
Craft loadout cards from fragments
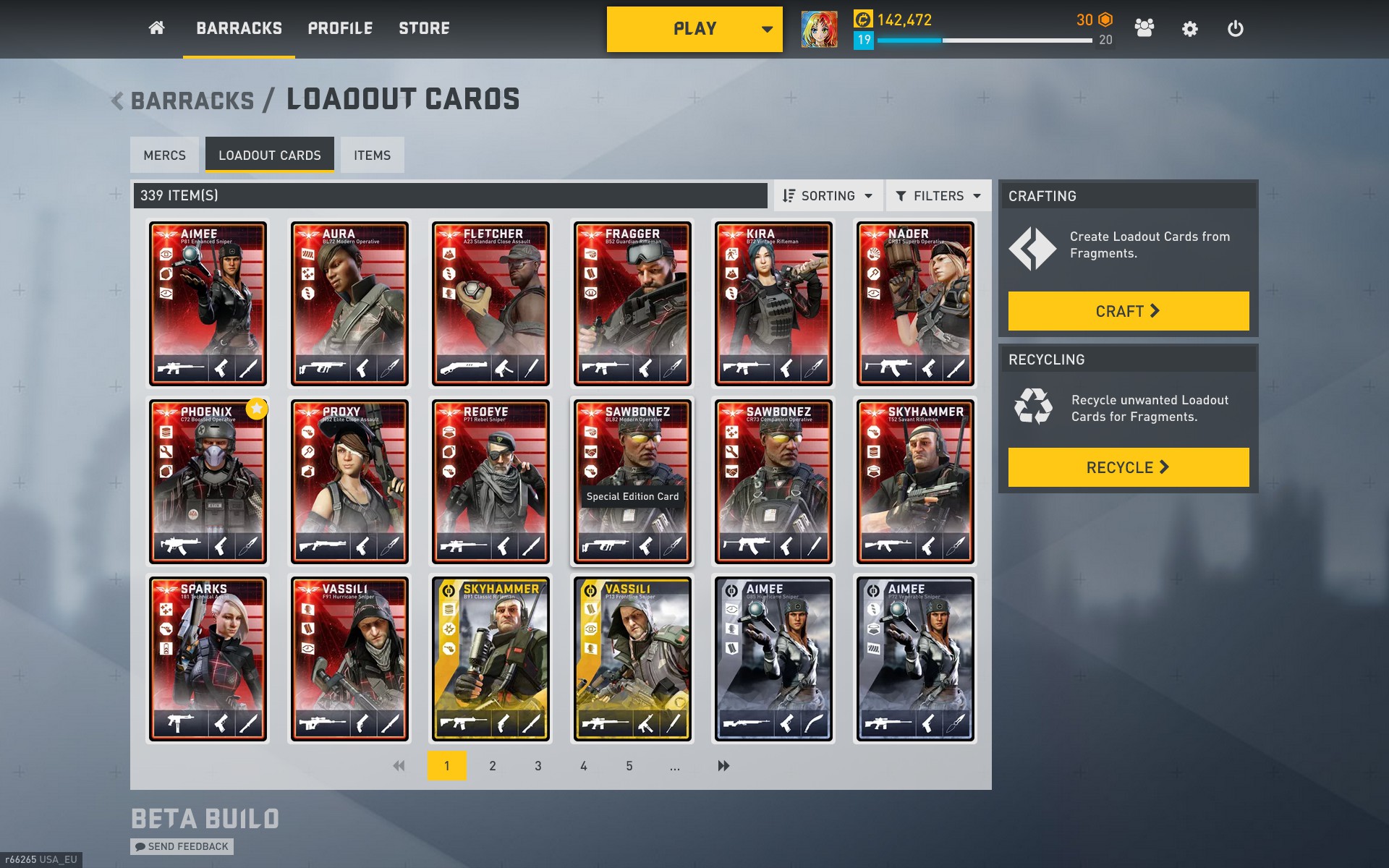[1128, 311]
